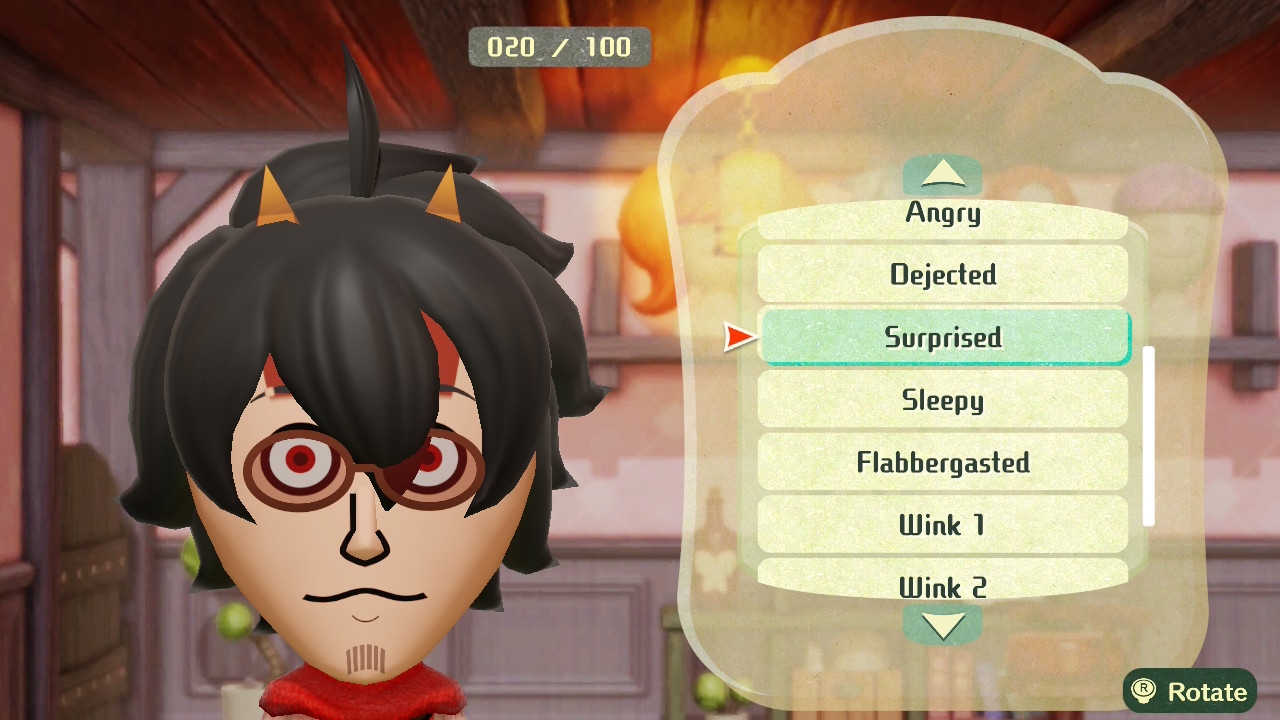
Task: Click the expression list scrollbar
Action: (x=1149, y=436)
